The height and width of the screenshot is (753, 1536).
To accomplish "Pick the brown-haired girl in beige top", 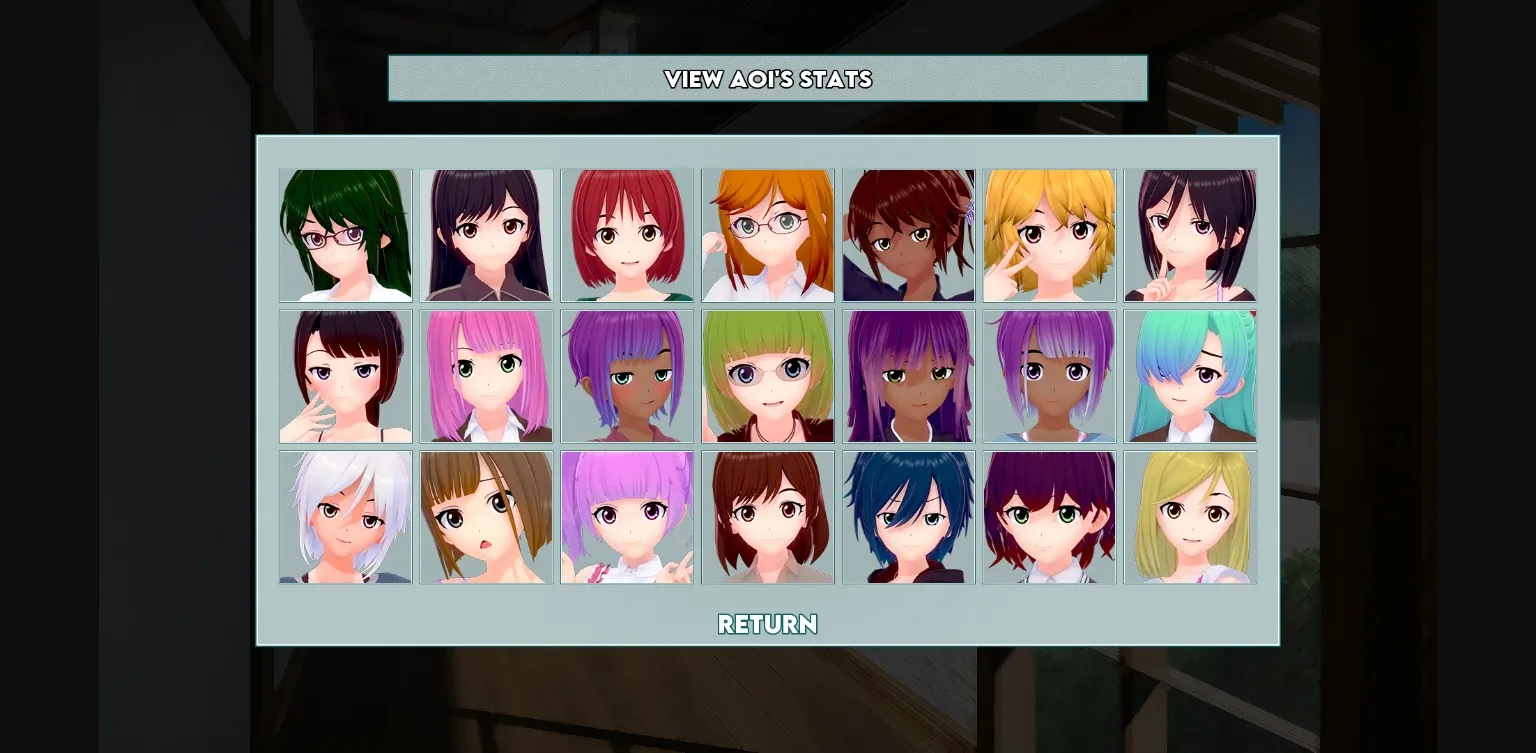I will click(768, 517).
